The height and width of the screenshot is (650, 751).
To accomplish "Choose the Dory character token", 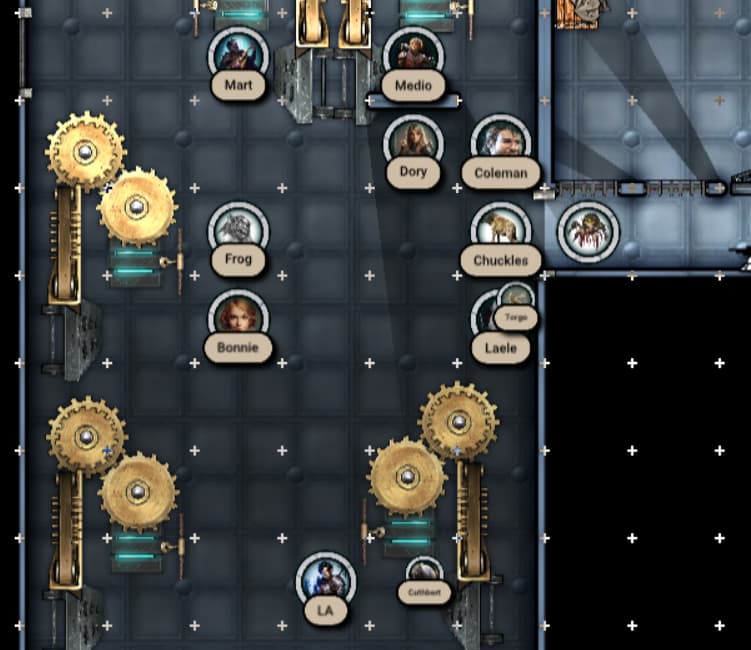I will pos(412,141).
